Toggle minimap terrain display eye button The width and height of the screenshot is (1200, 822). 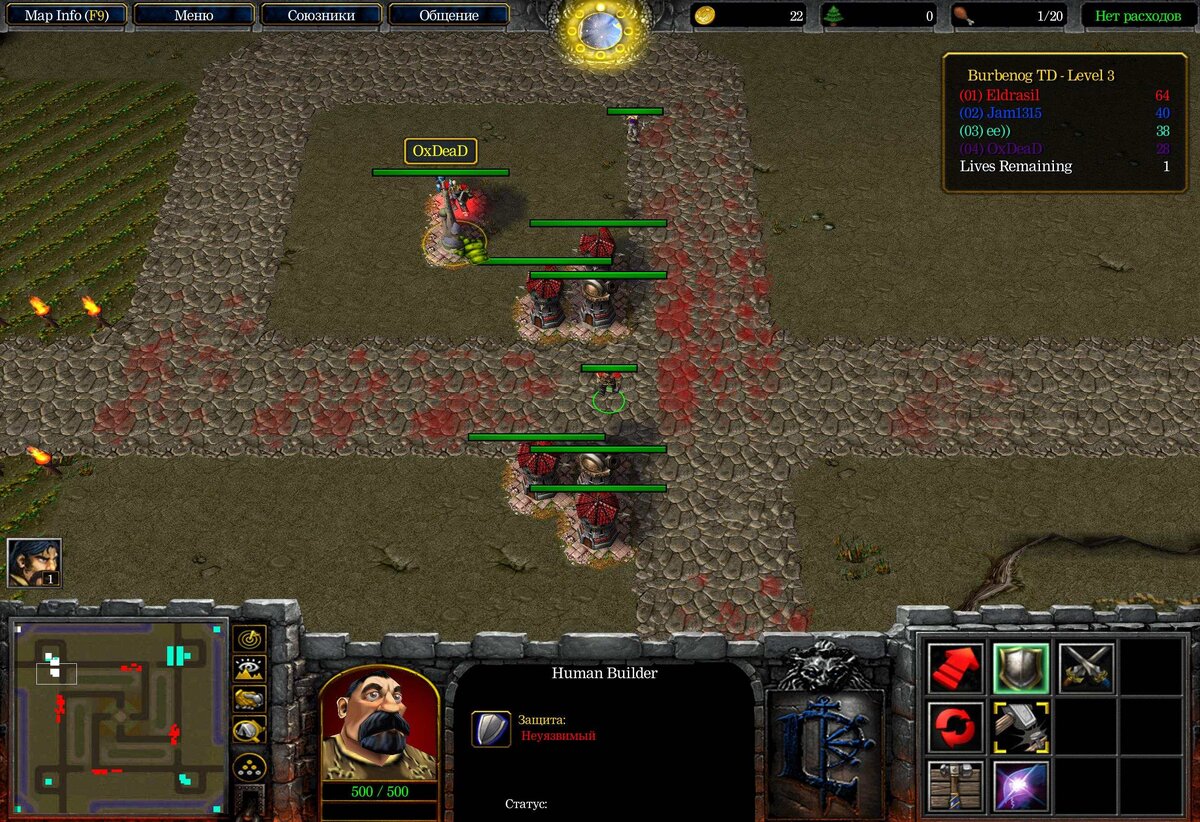pos(249,669)
